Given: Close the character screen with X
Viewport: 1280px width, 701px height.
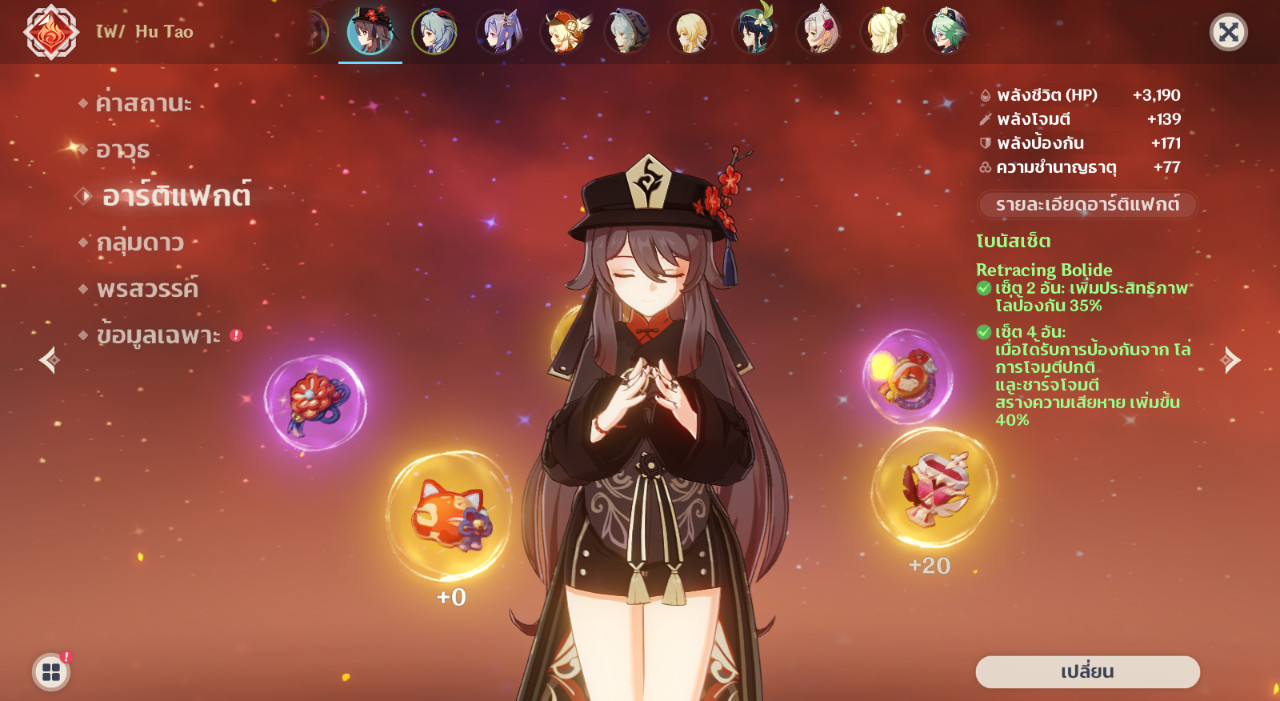Looking at the screenshot, I should click(1228, 32).
